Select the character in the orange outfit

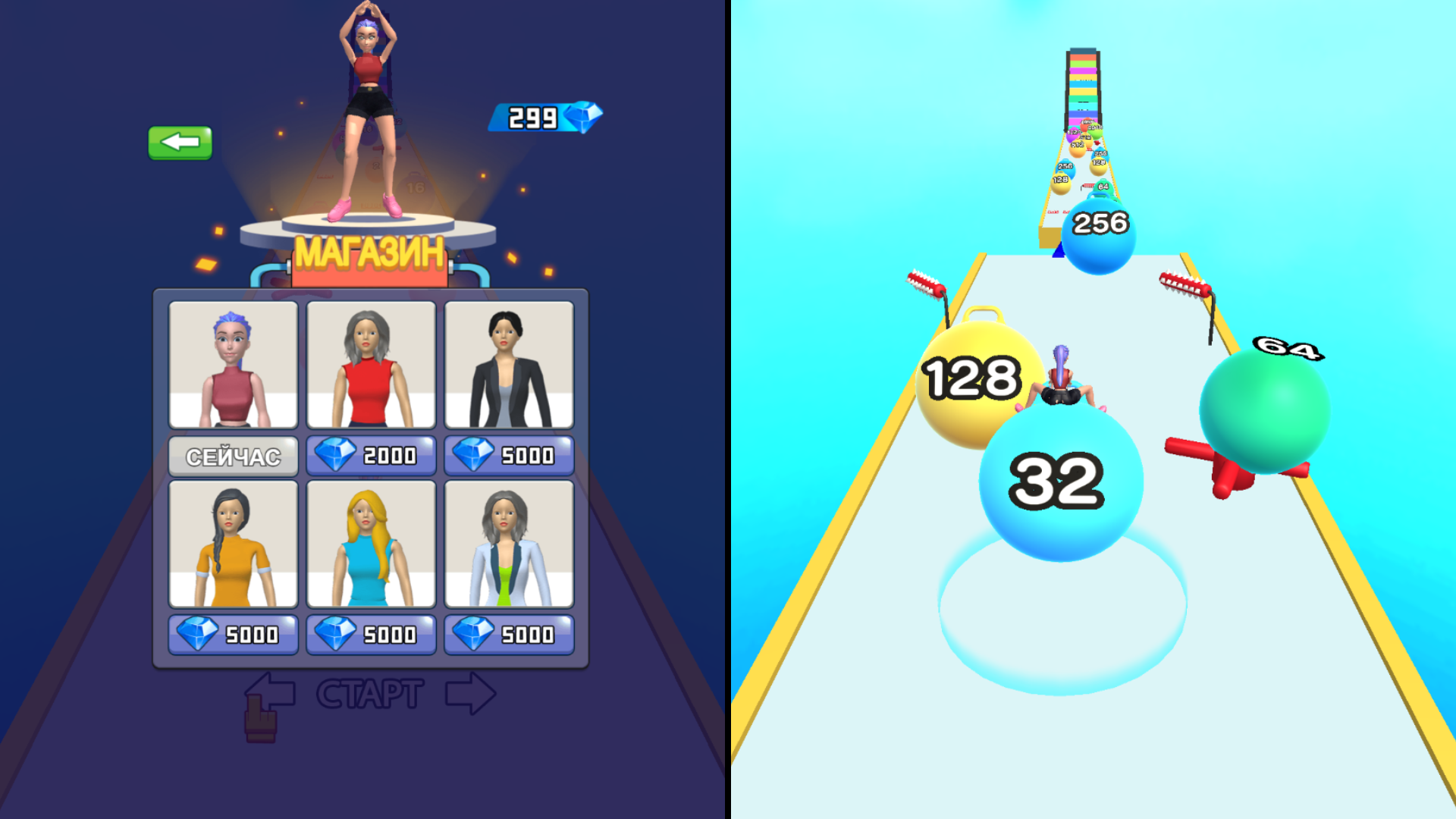tap(233, 544)
